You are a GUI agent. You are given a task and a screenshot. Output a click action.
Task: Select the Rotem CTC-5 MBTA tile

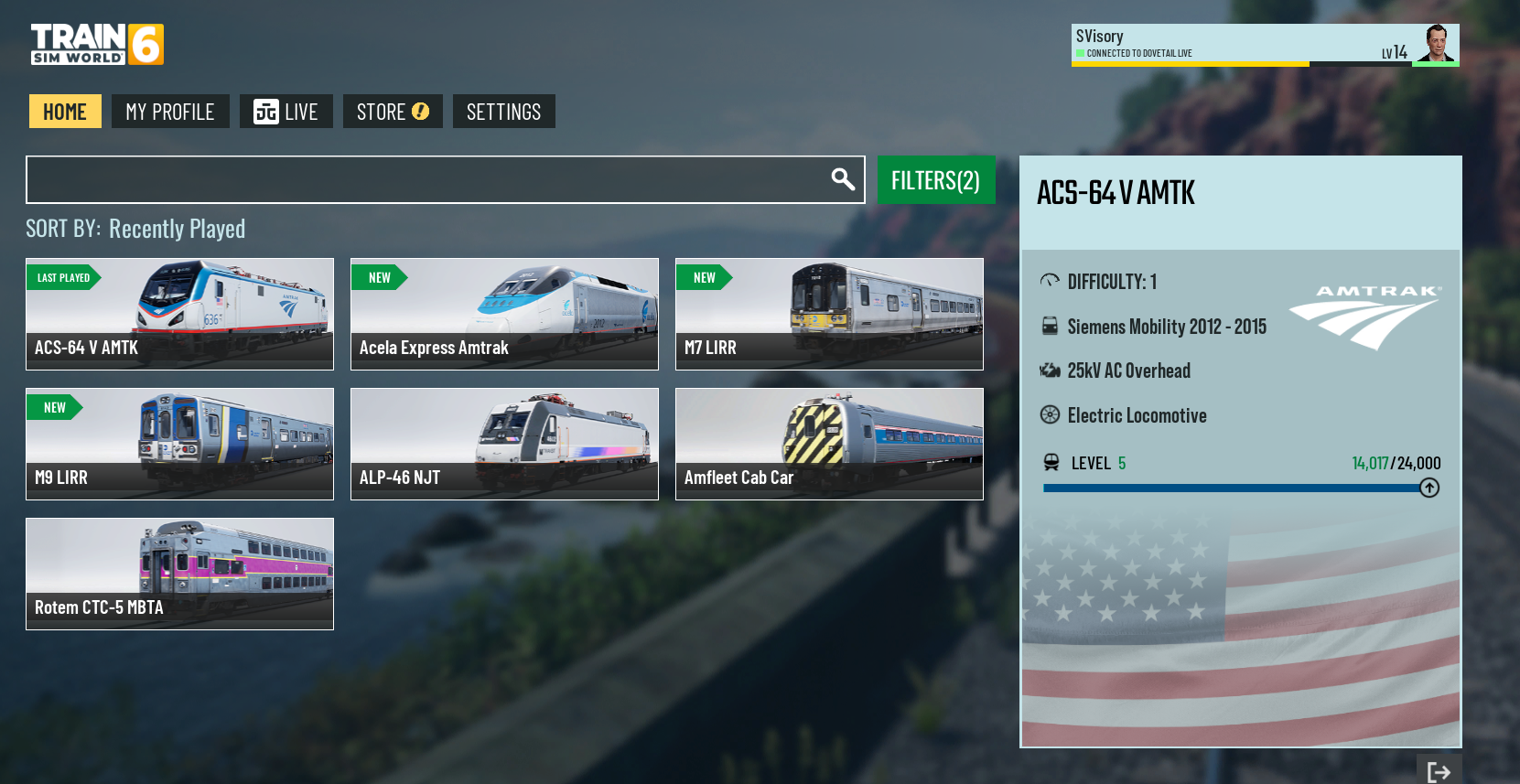click(x=179, y=574)
